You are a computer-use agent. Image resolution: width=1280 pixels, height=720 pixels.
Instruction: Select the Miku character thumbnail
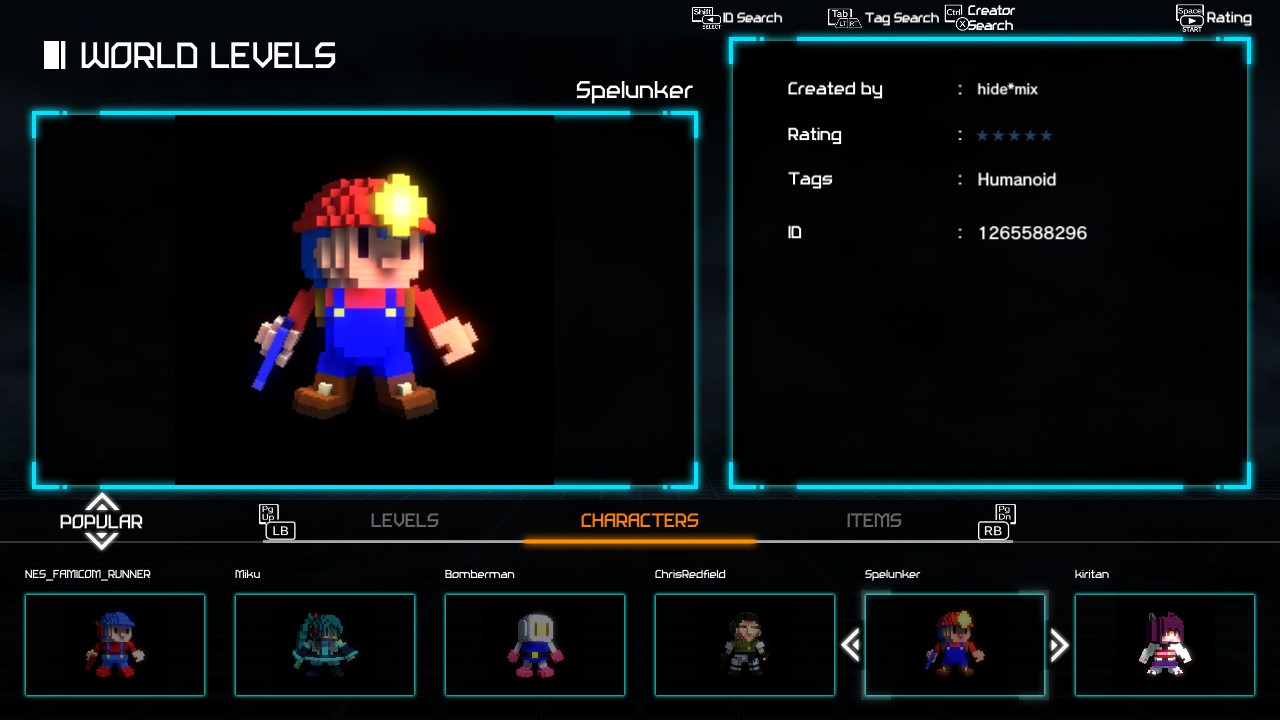(x=325, y=645)
